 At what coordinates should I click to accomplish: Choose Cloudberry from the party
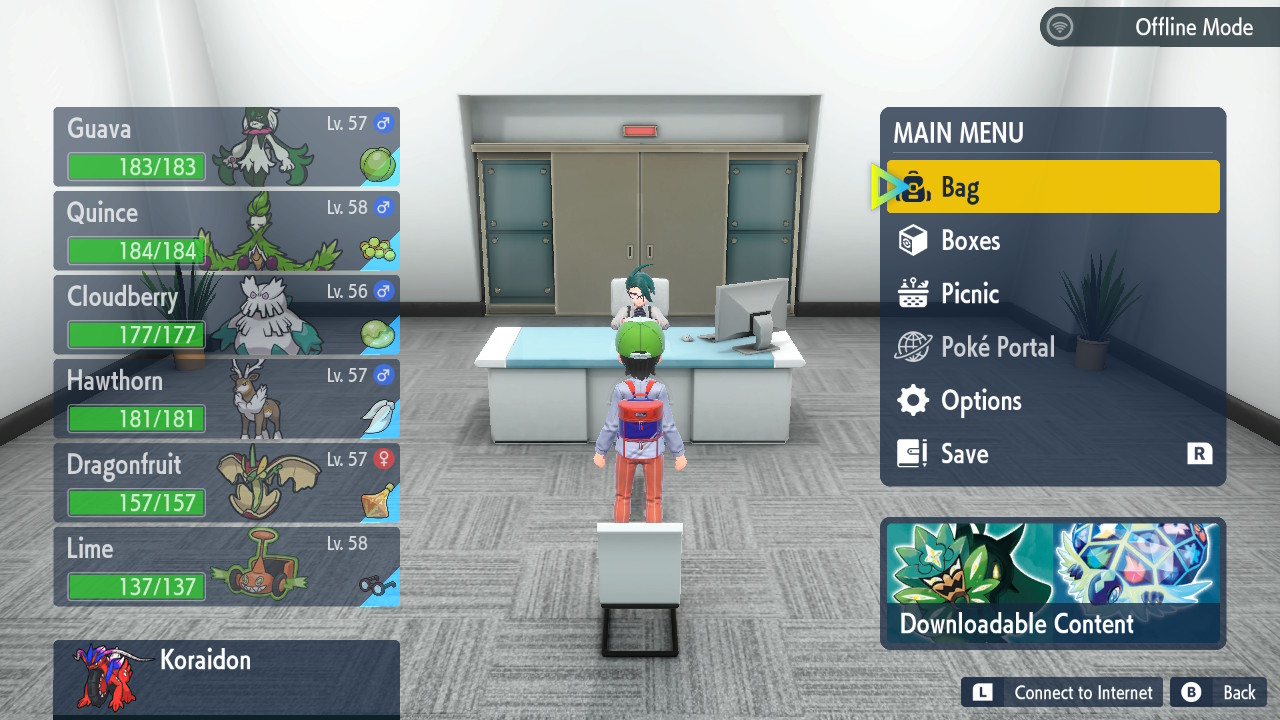[x=226, y=315]
